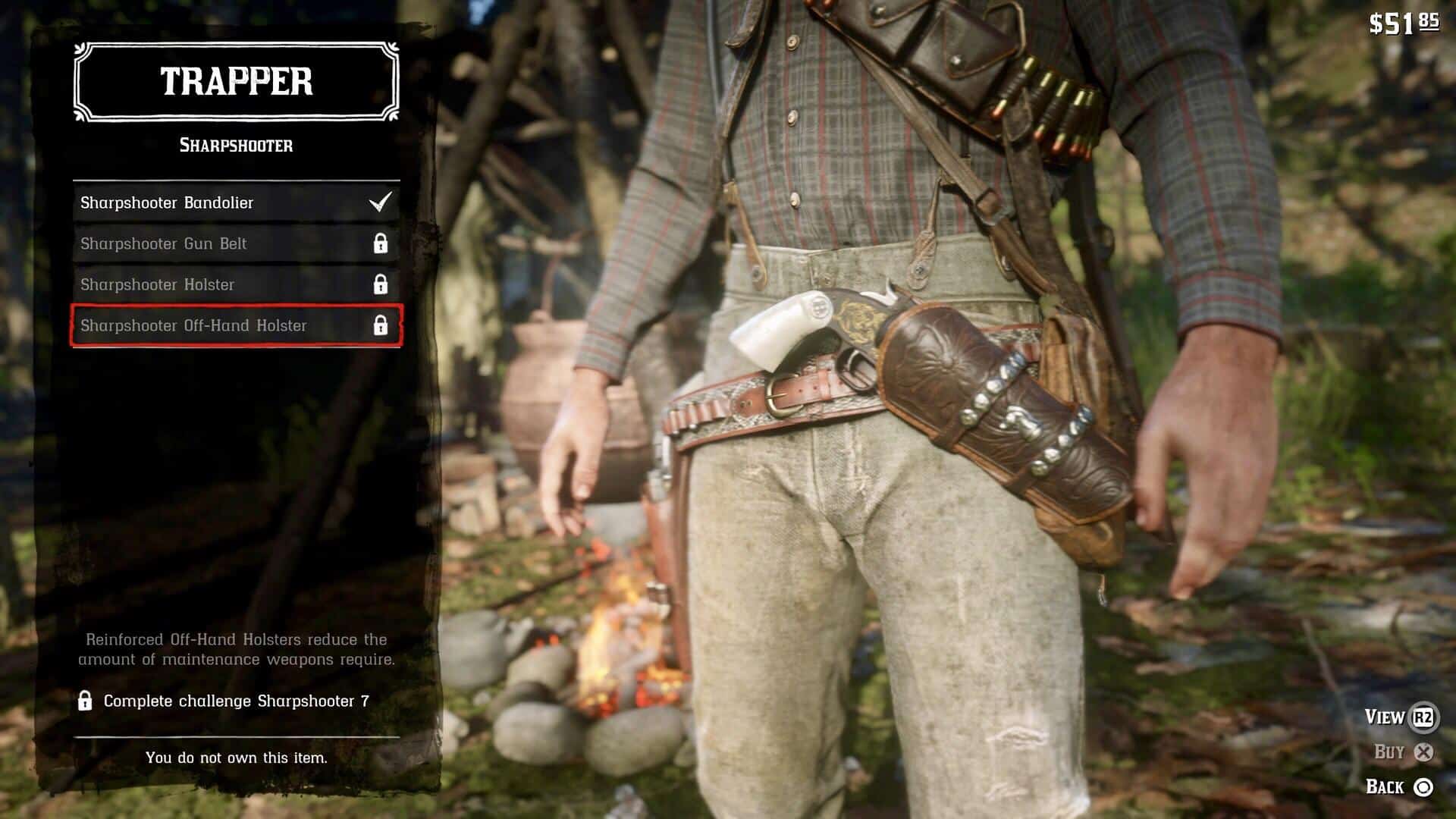
Task: Click the lock icon beside Complete challenge Sharpshooter 7
Action: [x=86, y=704]
